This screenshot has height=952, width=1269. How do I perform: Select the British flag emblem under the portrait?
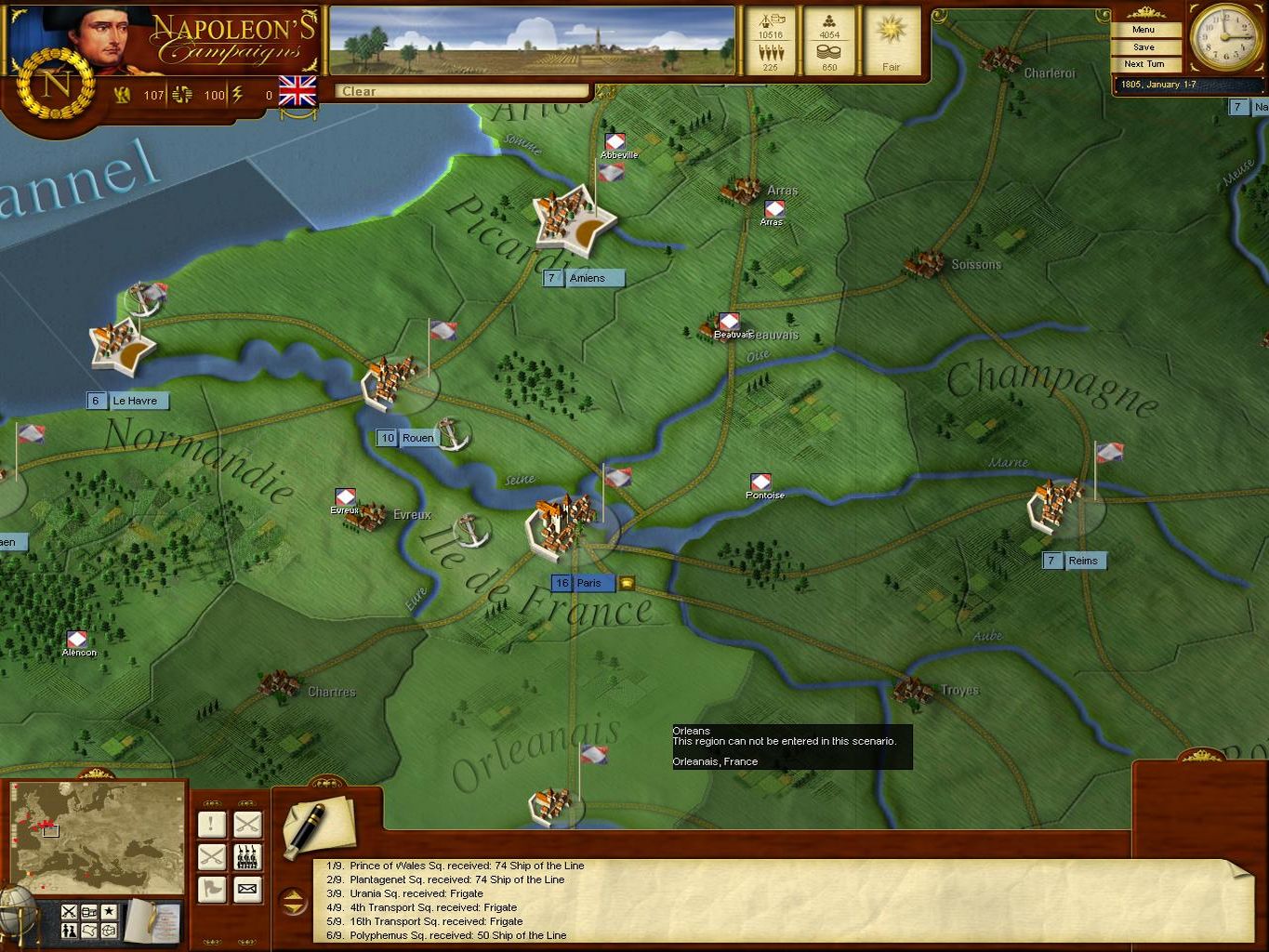click(297, 93)
